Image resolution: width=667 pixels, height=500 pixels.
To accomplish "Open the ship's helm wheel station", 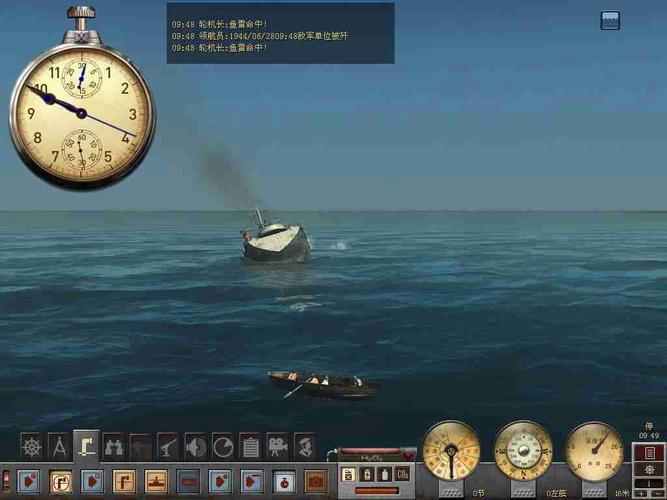I will point(32,446).
